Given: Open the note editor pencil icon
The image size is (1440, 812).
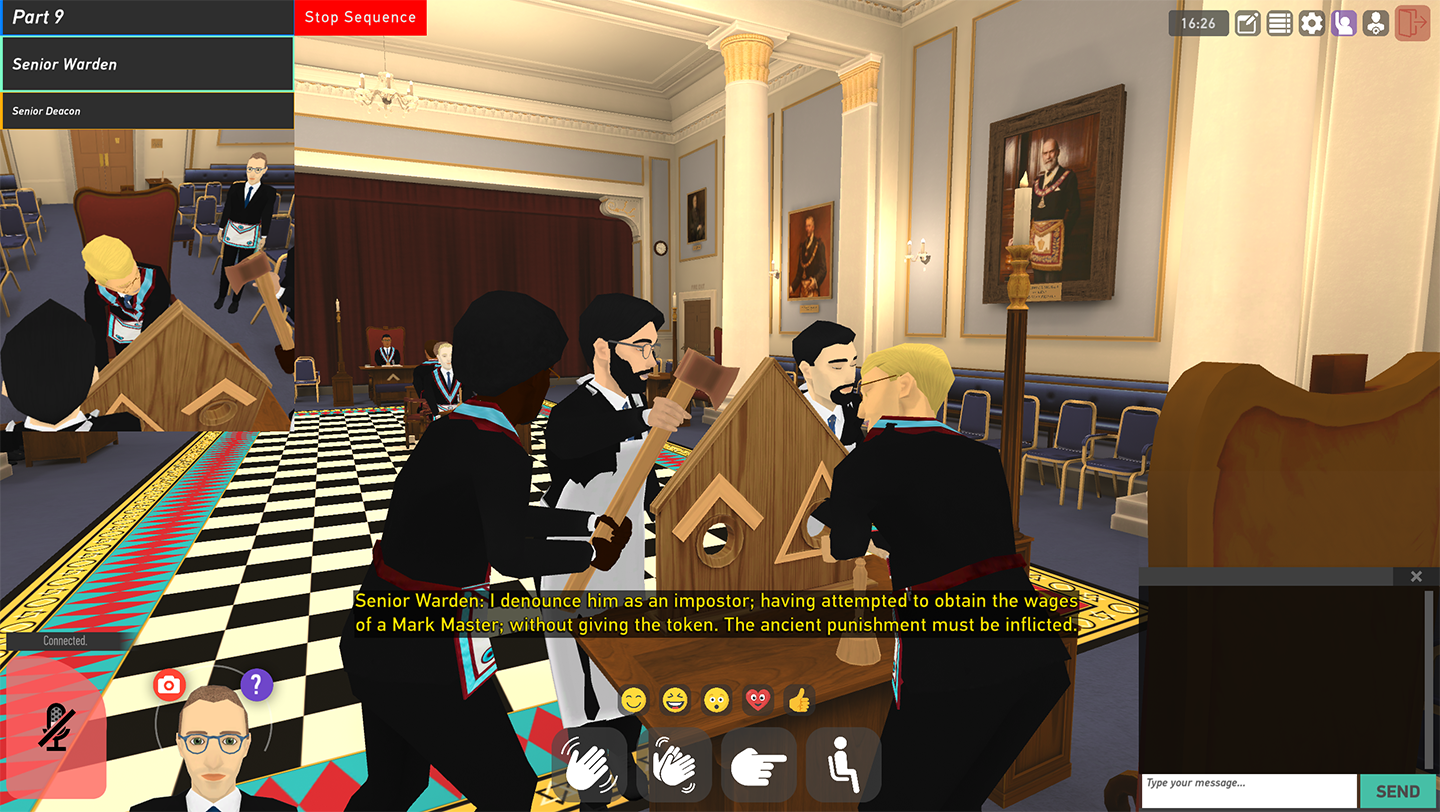Looking at the screenshot, I should tap(1247, 23).
